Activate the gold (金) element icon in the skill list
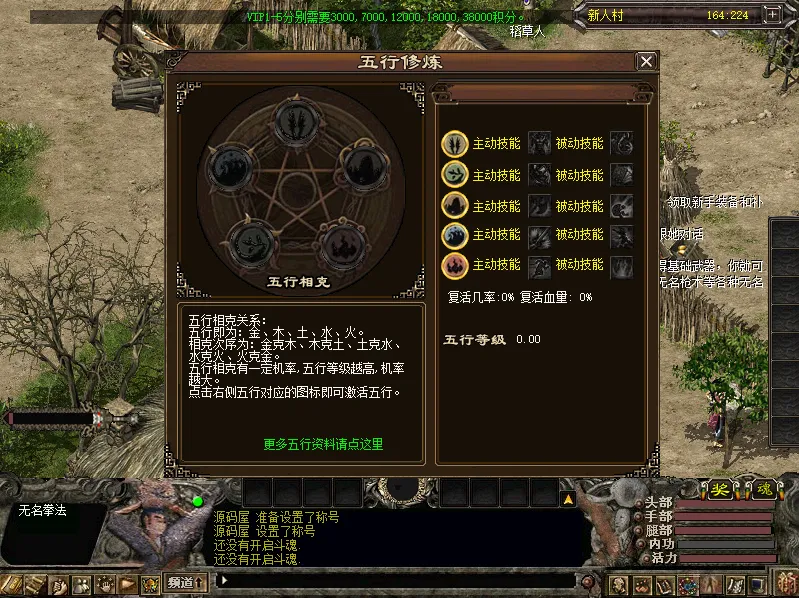The image size is (799, 598). 455,143
